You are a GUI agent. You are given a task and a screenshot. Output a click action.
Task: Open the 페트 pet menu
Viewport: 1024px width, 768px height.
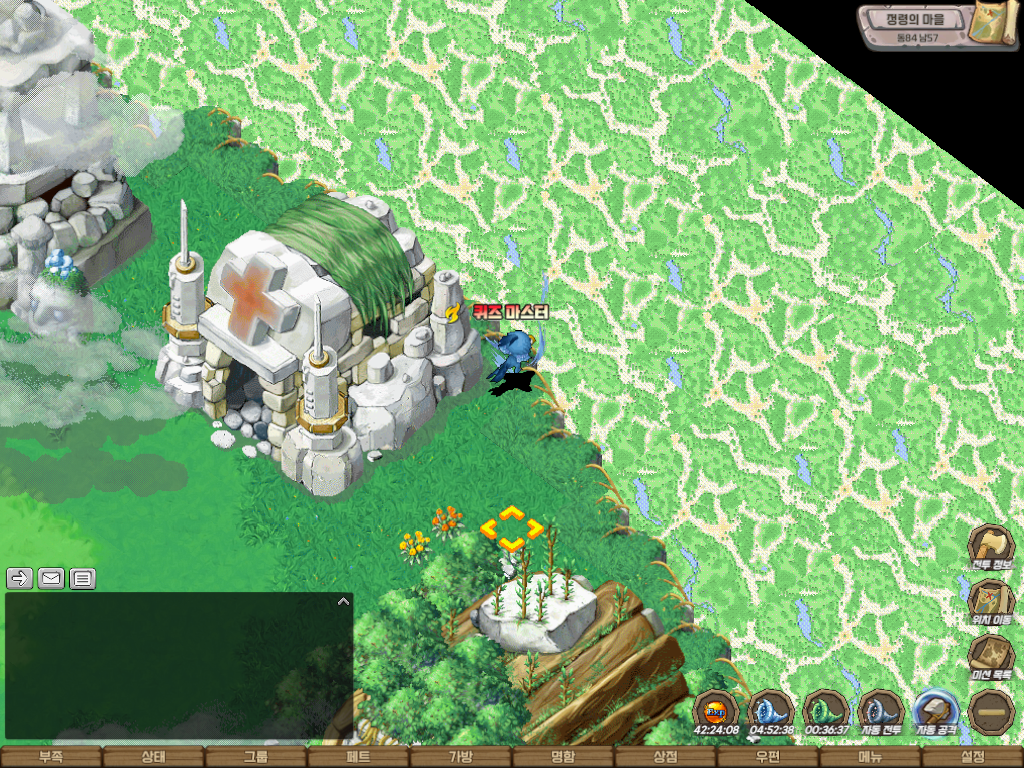point(358,757)
